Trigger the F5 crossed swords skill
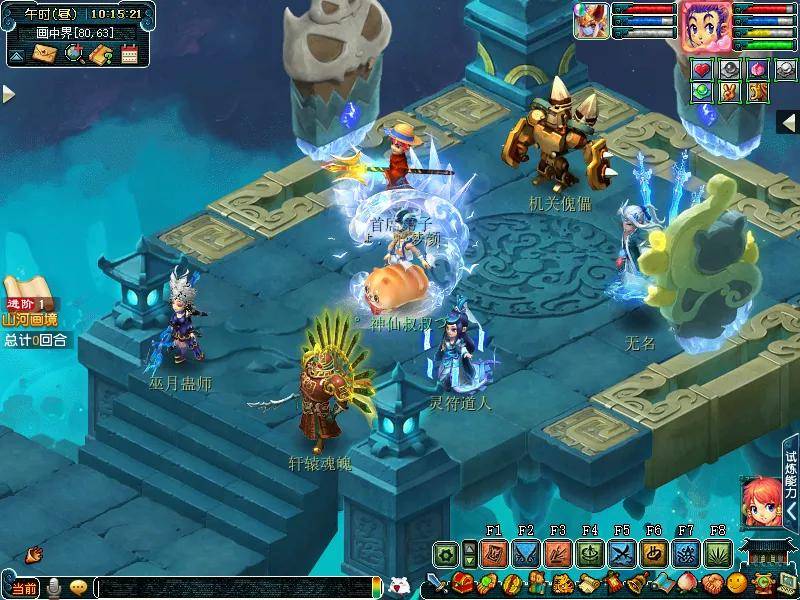 pyautogui.click(x=621, y=553)
